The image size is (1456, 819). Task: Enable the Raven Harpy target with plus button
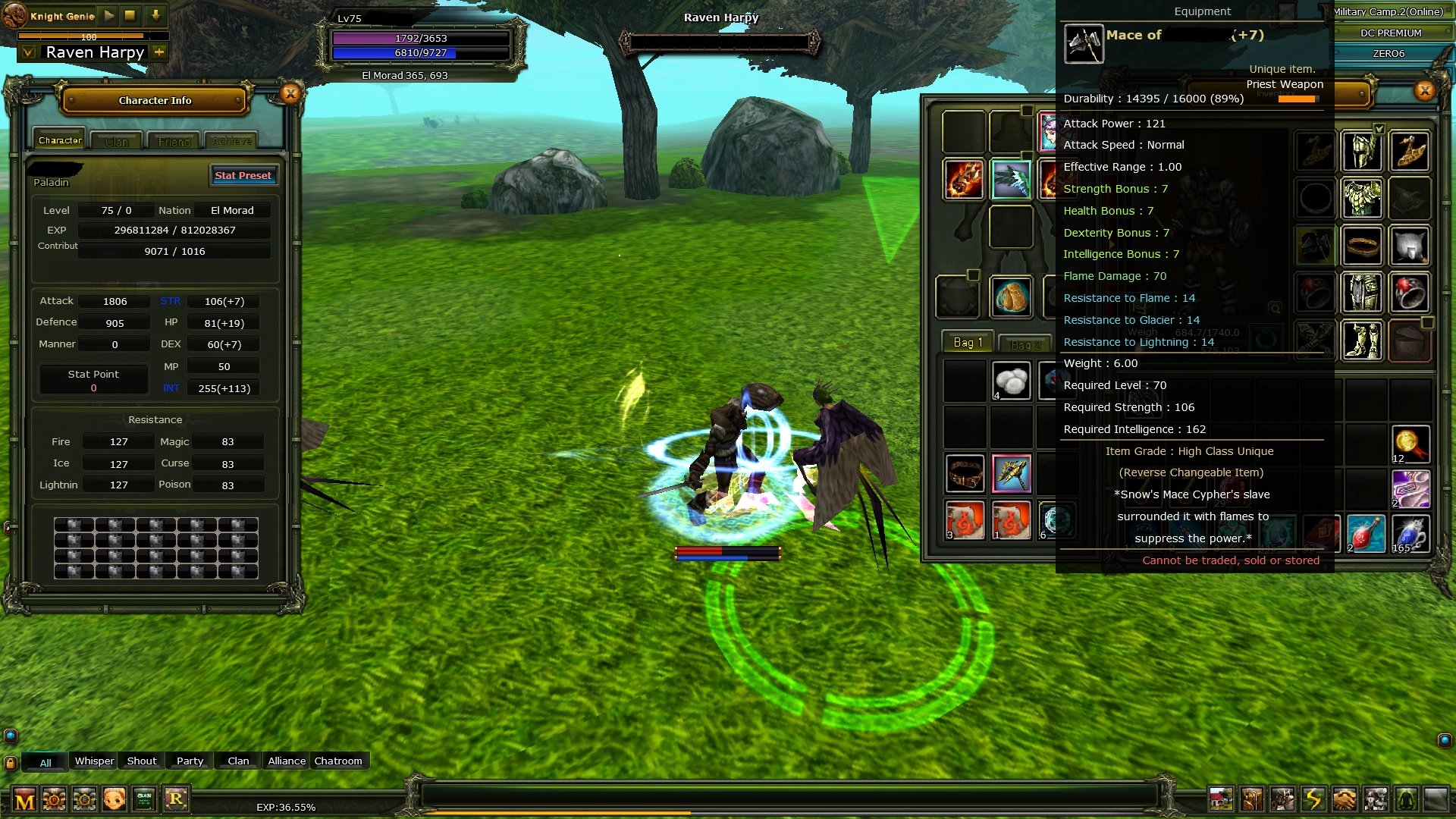pos(157,52)
